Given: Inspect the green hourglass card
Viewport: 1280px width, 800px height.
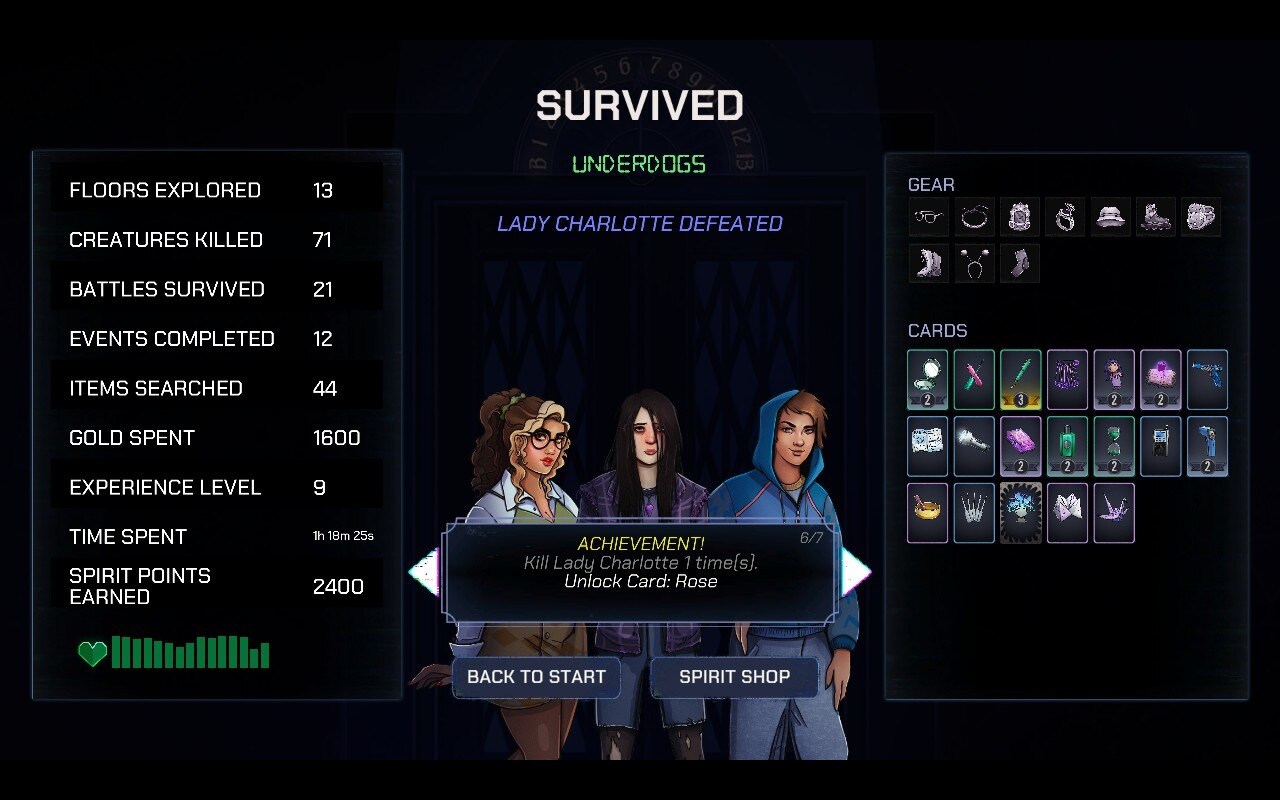Looking at the screenshot, I should [1114, 446].
